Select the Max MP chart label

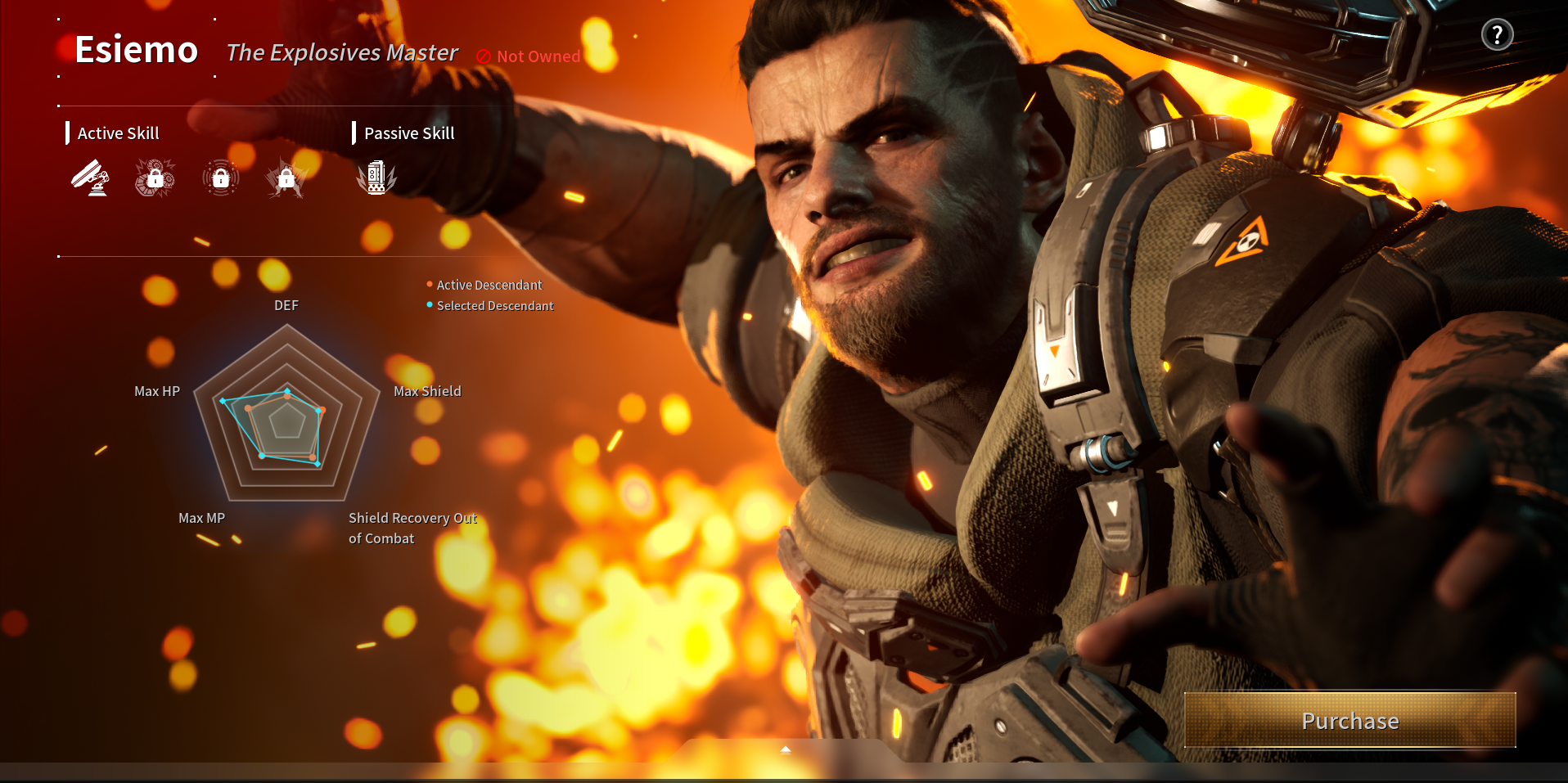(x=201, y=518)
